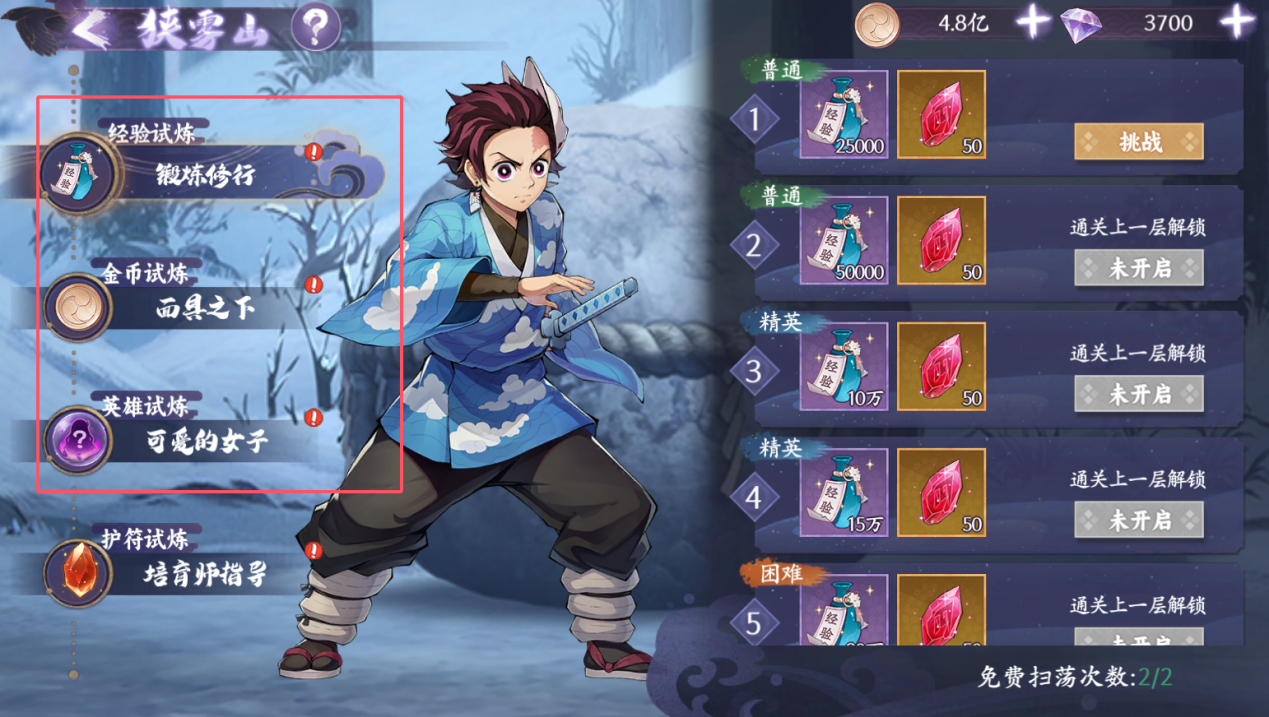1269x717 pixels.
Task: Click stage 3's locked 未开启 button
Action: tap(1138, 394)
